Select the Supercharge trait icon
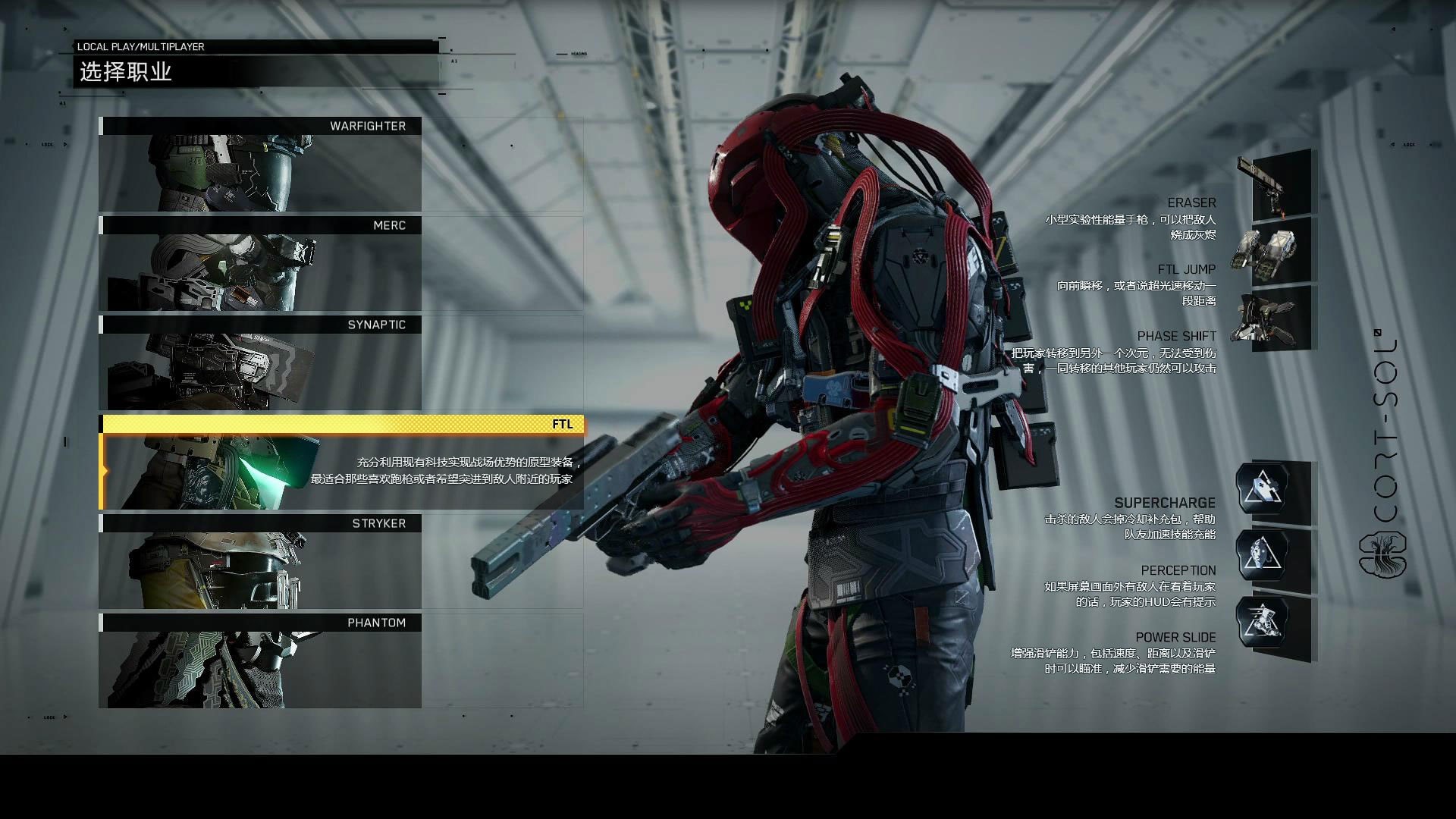This screenshot has height=819, width=1456. [1263, 489]
